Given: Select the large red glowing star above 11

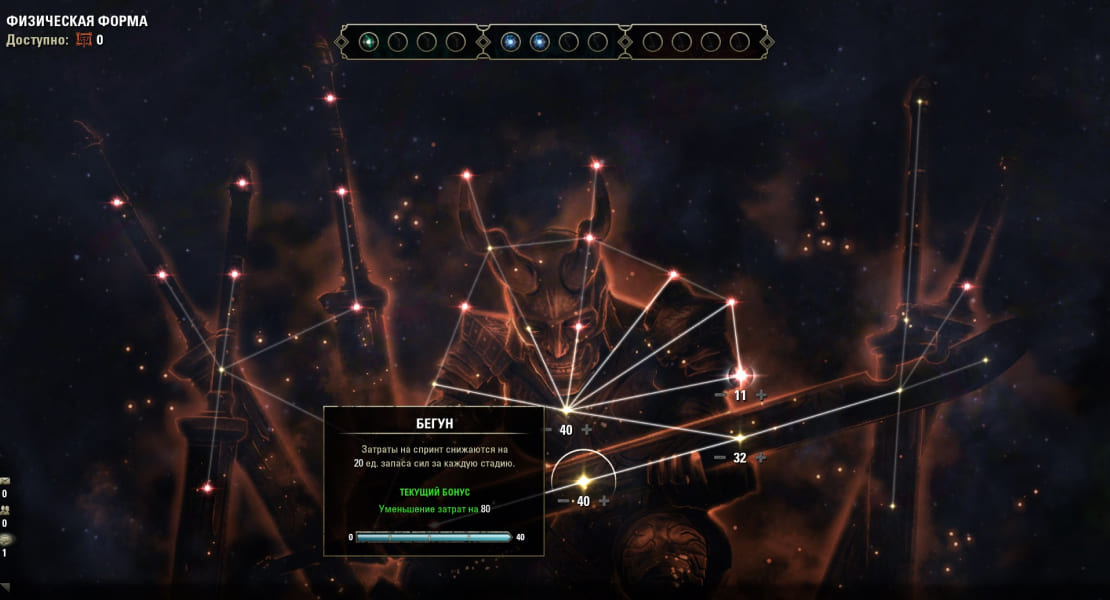Looking at the screenshot, I should pyautogui.click(x=741, y=376).
